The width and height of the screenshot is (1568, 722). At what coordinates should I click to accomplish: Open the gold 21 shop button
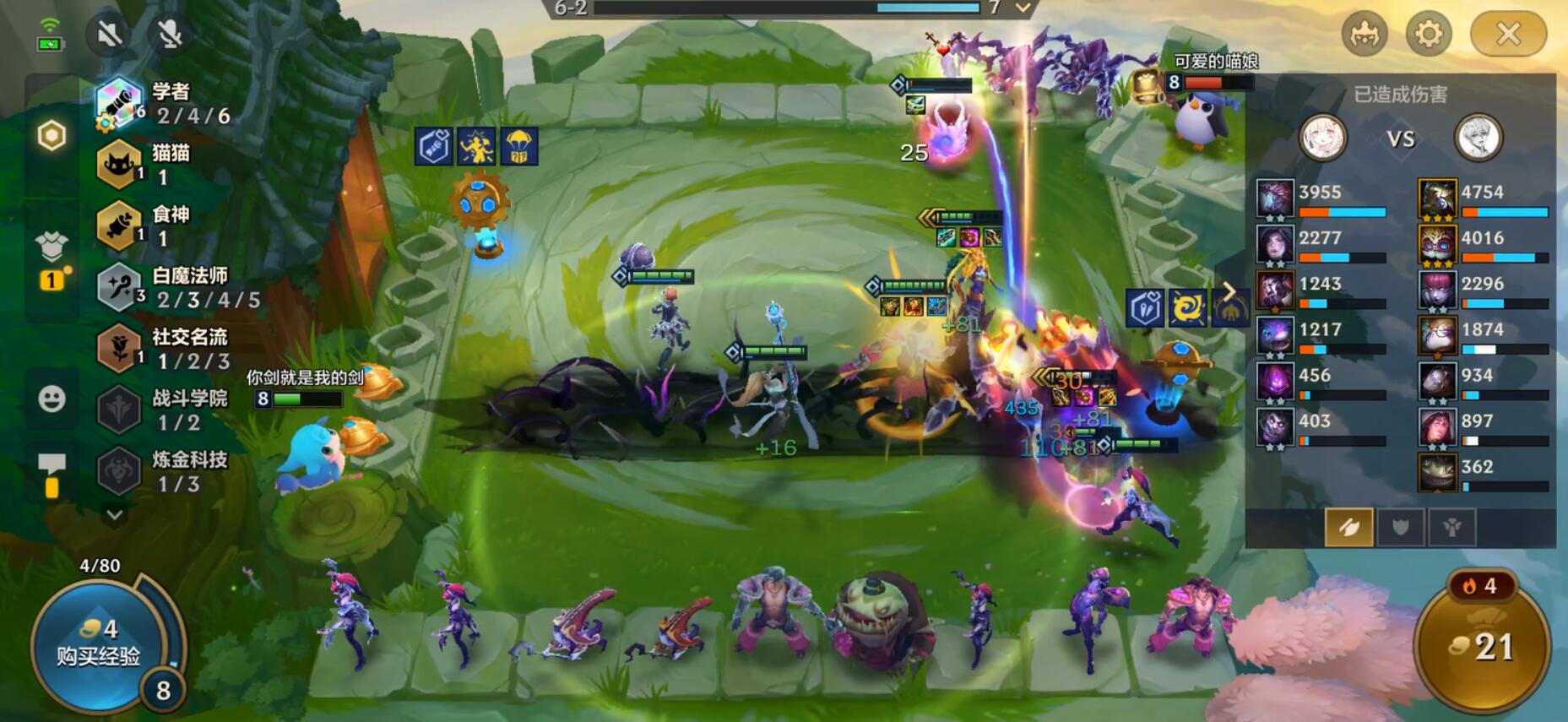pyautogui.click(x=1483, y=647)
